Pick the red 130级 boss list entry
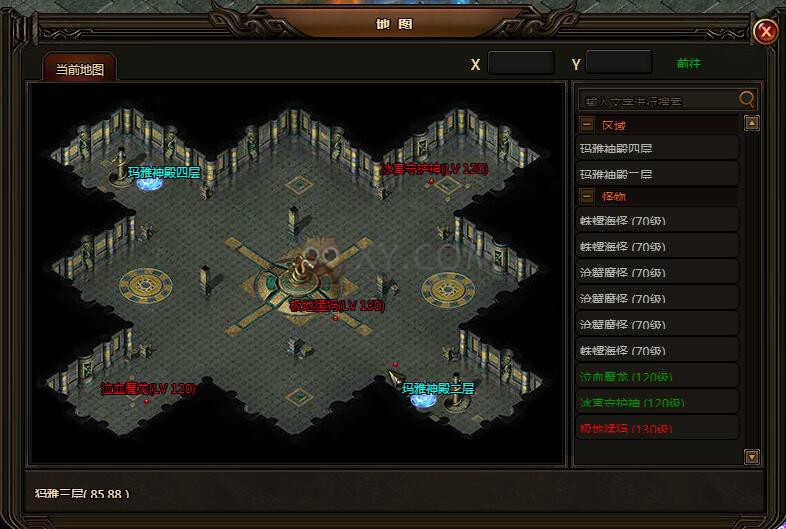Screen dimensions: 786x529 tap(658, 429)
